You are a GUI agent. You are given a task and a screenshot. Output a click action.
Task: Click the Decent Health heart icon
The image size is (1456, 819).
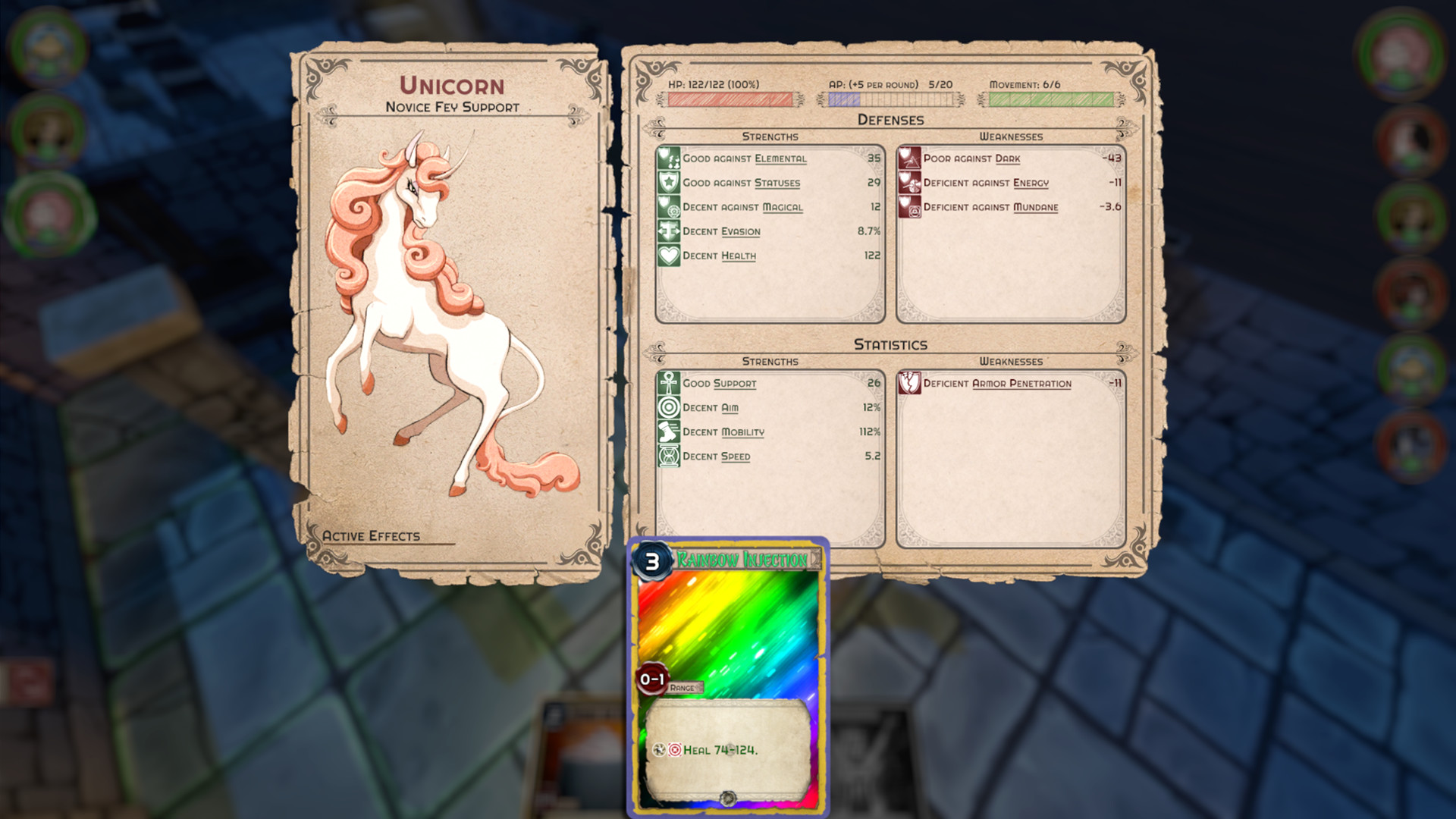pos(668,256)
